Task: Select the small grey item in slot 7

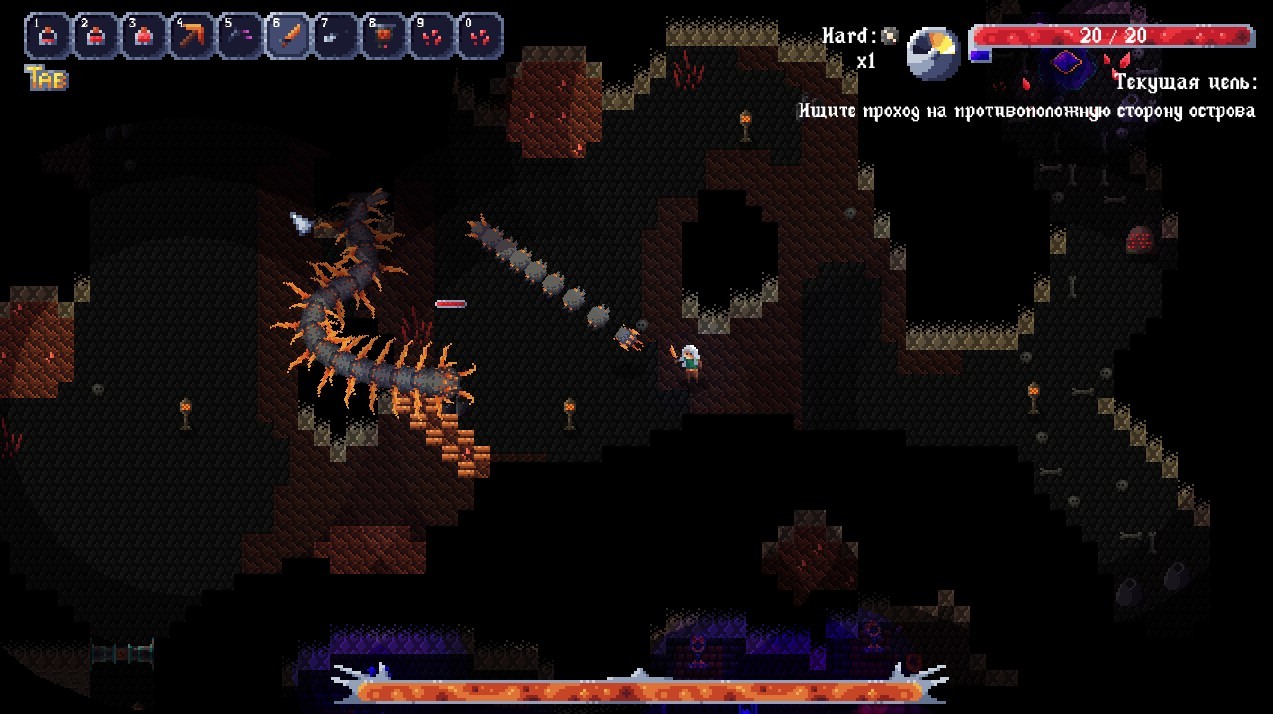Action: [x=335, y=37]
